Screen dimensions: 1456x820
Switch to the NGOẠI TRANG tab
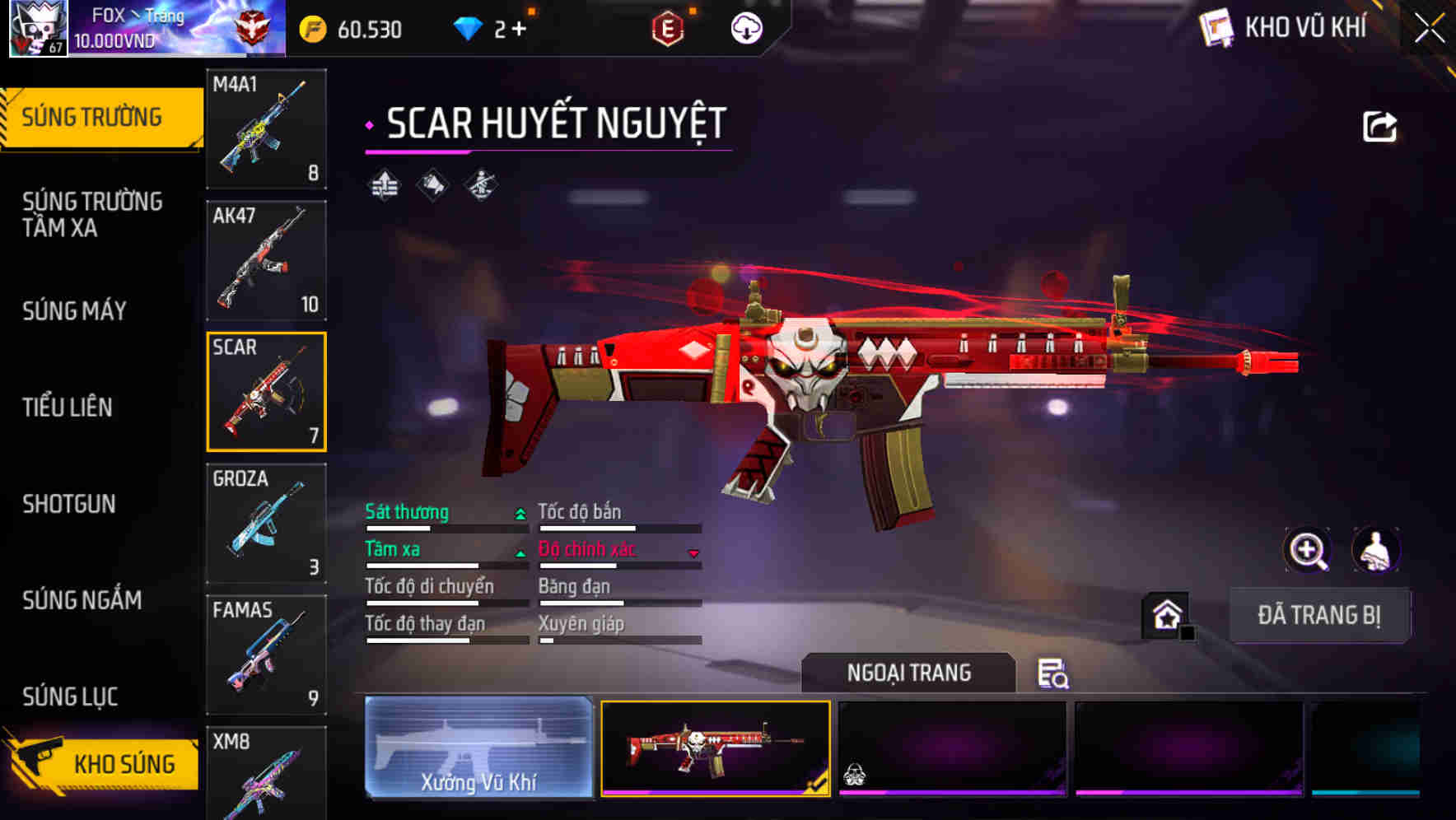click(x=910, y=673)
